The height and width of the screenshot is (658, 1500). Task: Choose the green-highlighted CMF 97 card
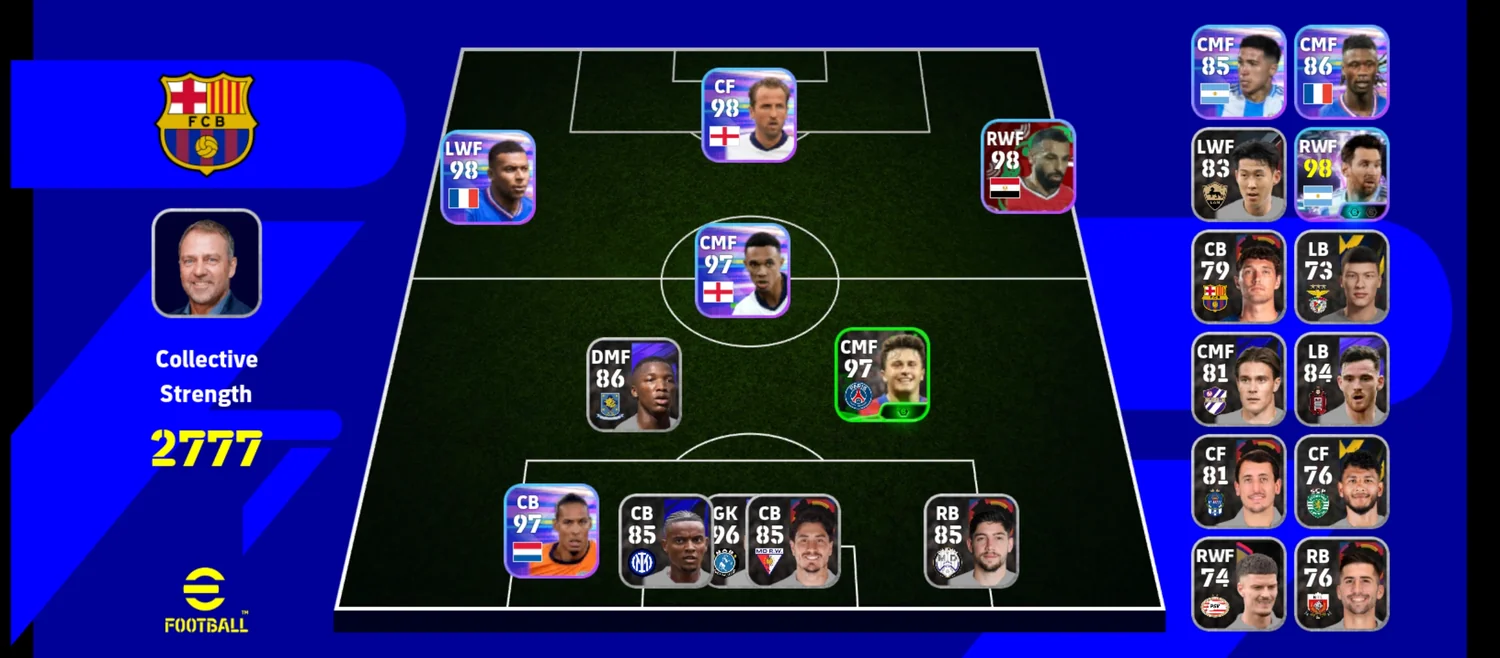point(882,375)
